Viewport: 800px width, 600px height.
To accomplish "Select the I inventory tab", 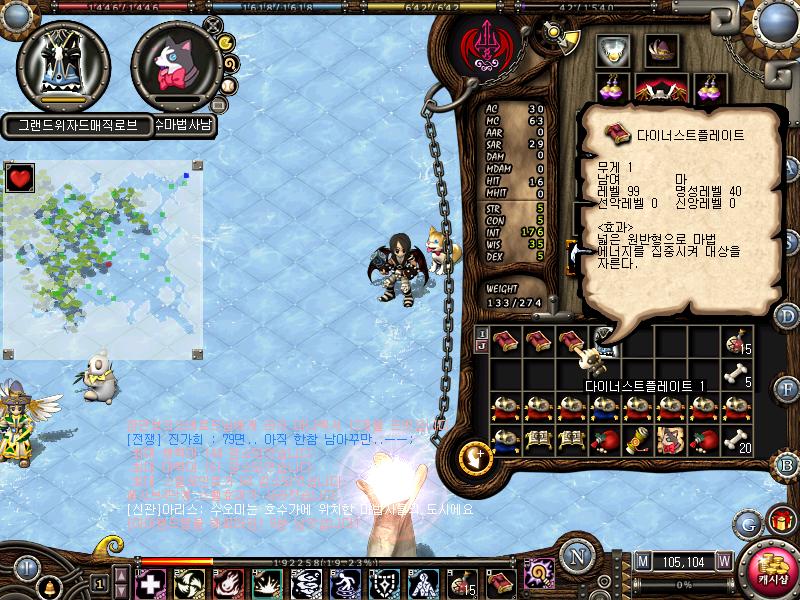I will (x=482, y=332).
